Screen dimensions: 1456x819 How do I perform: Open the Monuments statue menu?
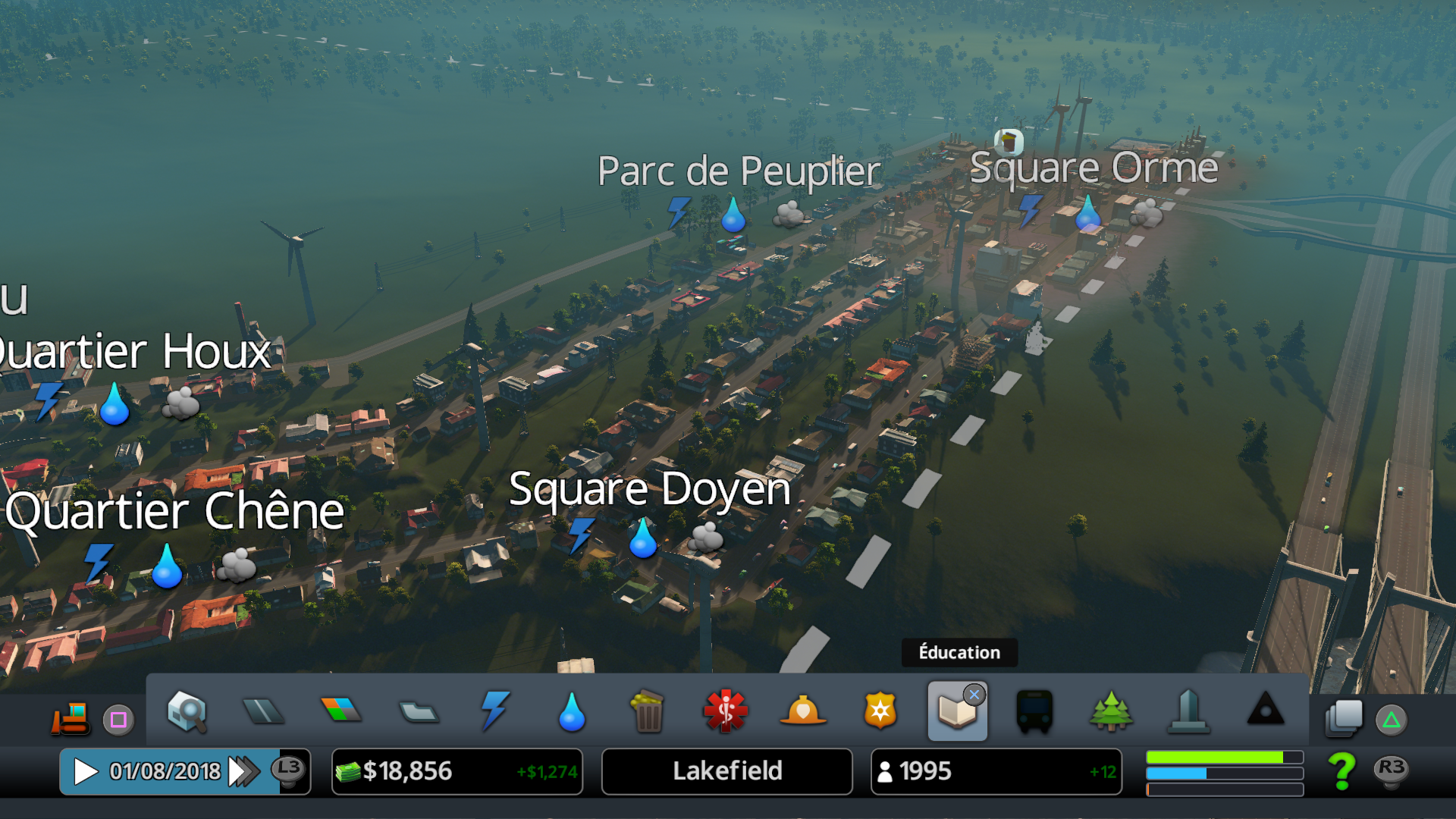pos(1188,711)
